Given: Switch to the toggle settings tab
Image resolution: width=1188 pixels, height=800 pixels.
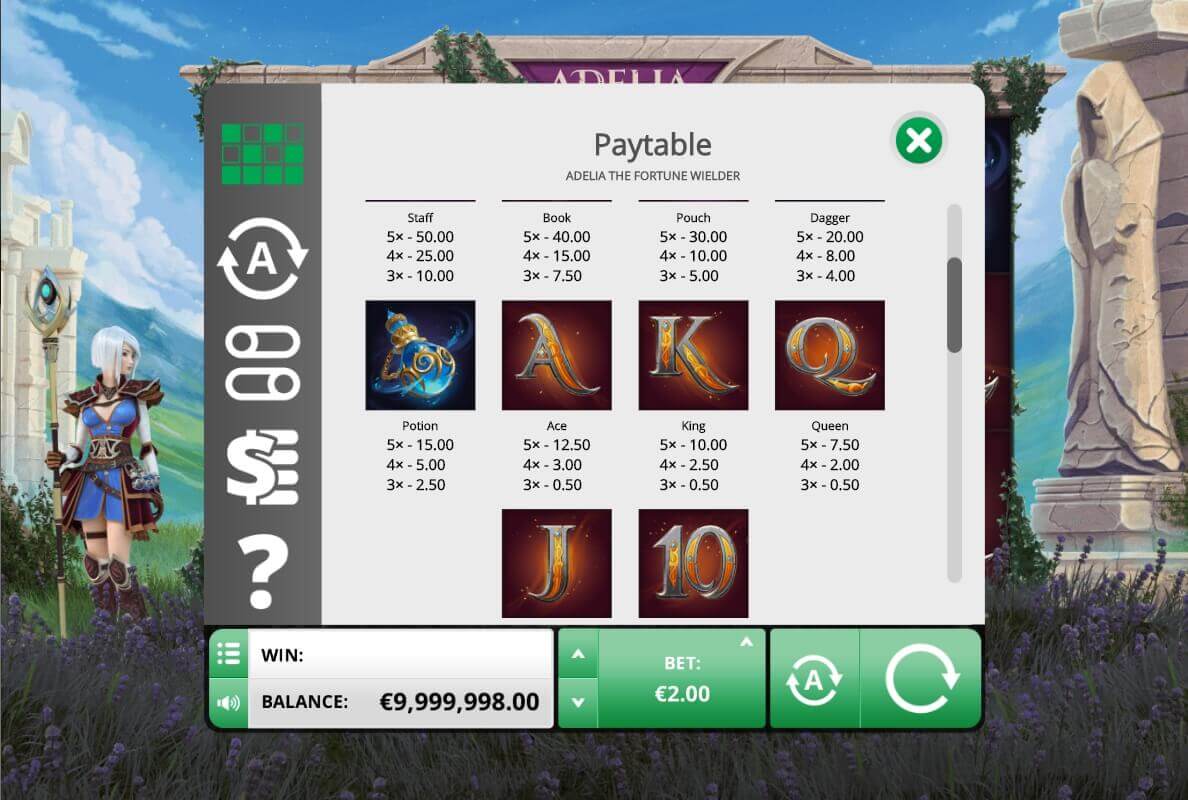Looking at the screenshot, I should (262, 364).
